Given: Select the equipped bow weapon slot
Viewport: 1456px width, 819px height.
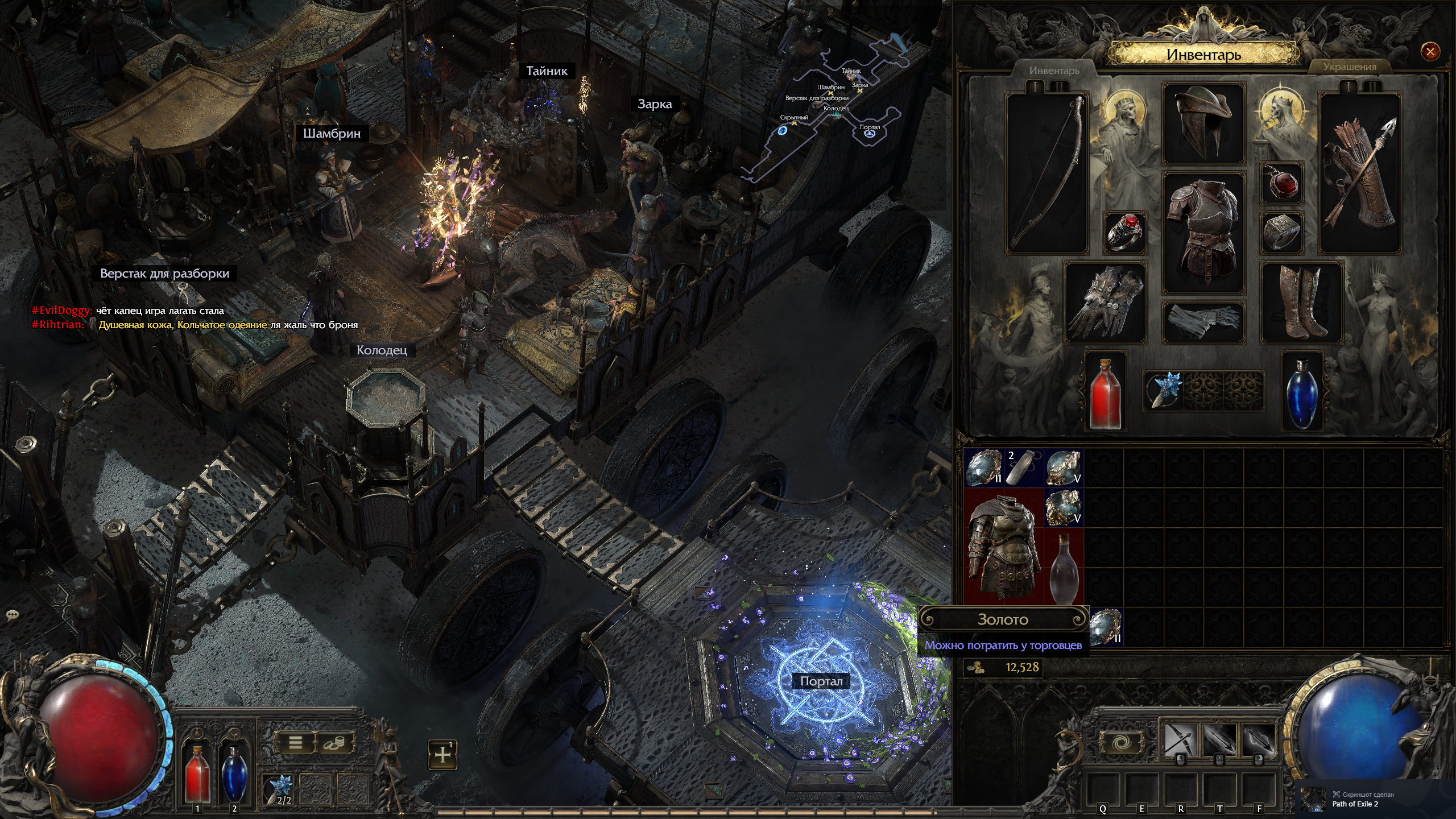Looking at the screenshot, I should point(1047,173).
